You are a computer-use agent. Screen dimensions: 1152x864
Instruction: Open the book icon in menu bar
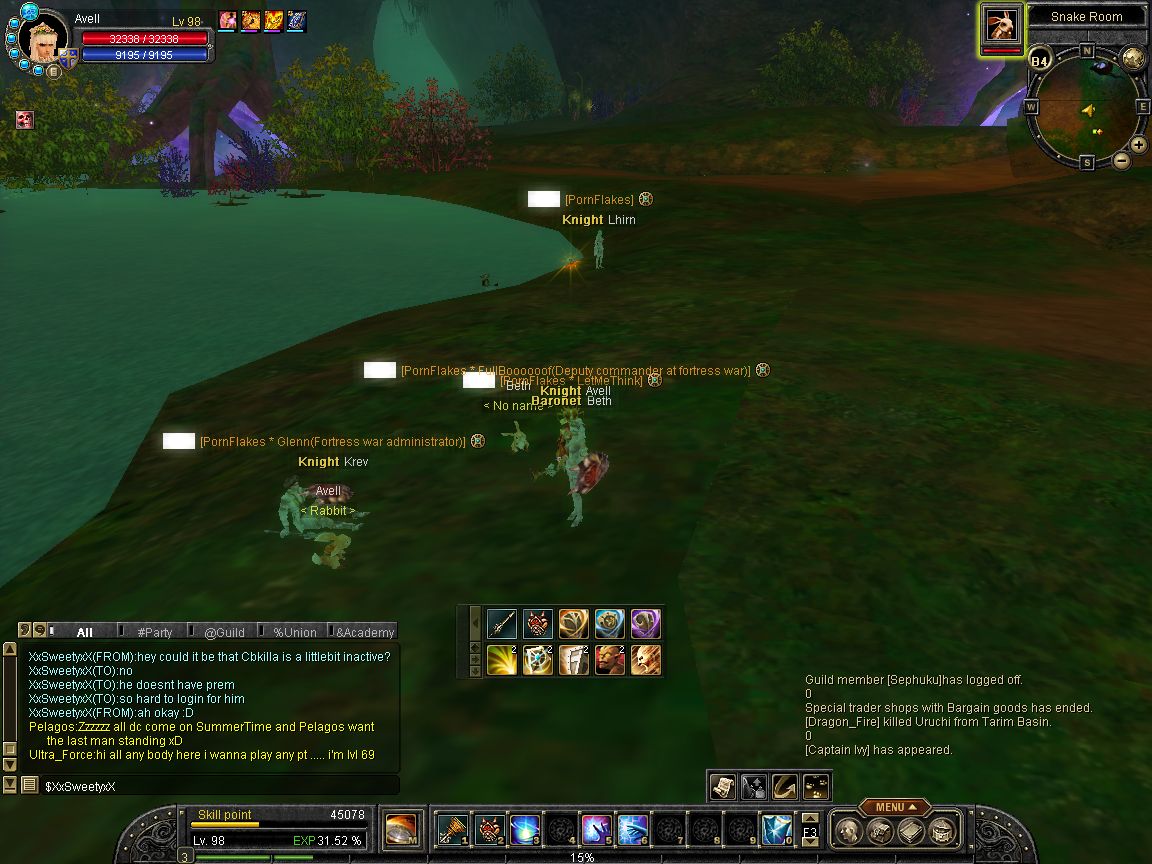tap(910, 831)
